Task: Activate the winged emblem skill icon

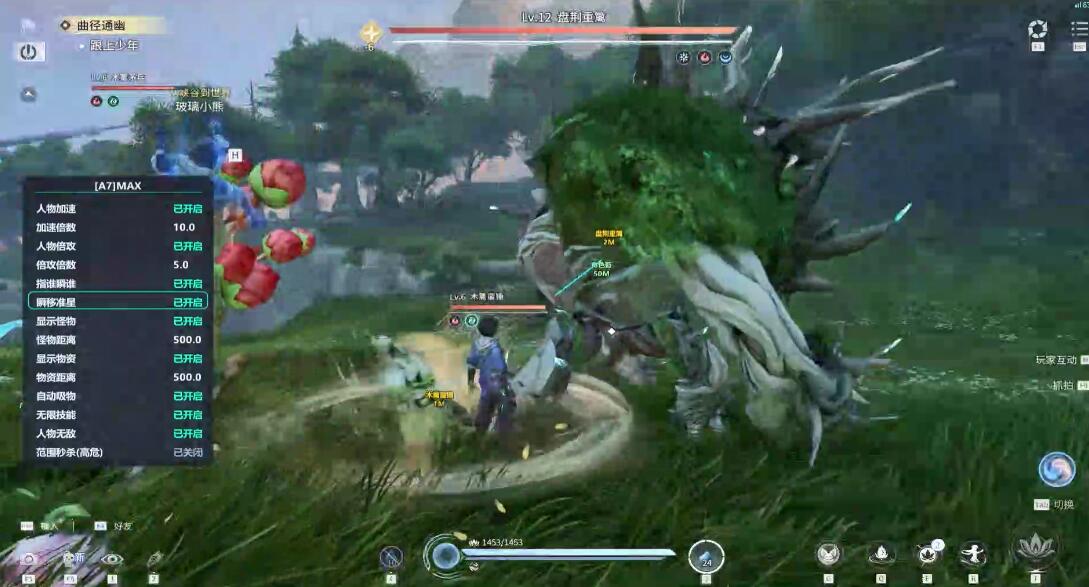Action: click(x=827, y=553)
